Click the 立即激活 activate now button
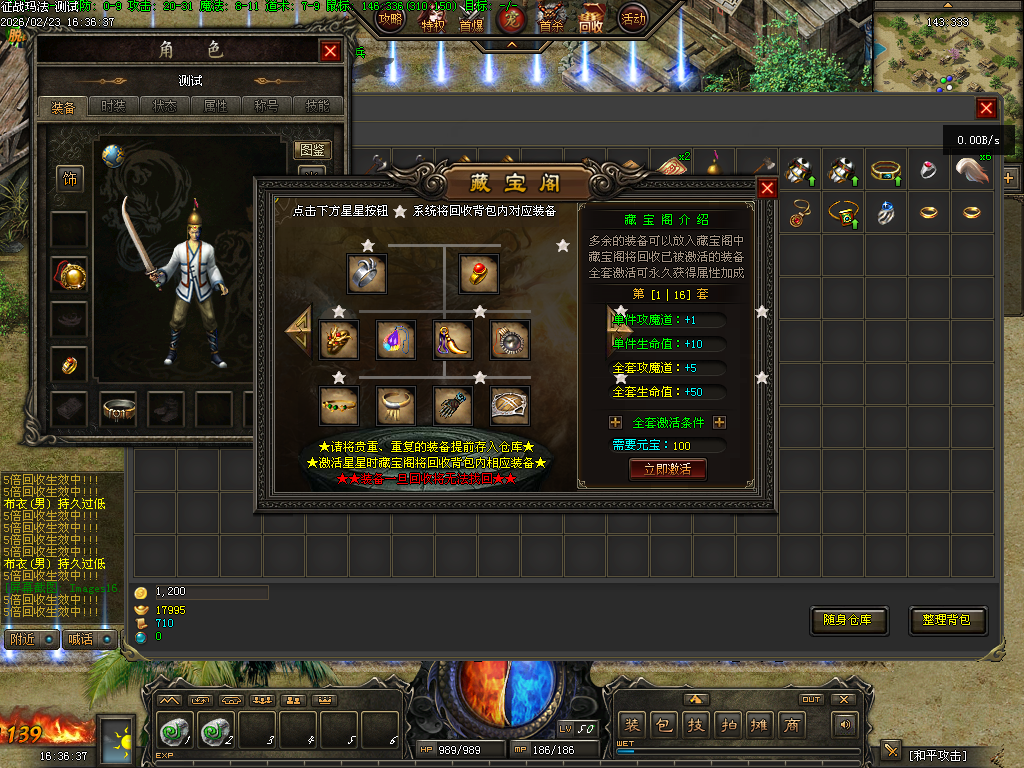 click(667, 469)
